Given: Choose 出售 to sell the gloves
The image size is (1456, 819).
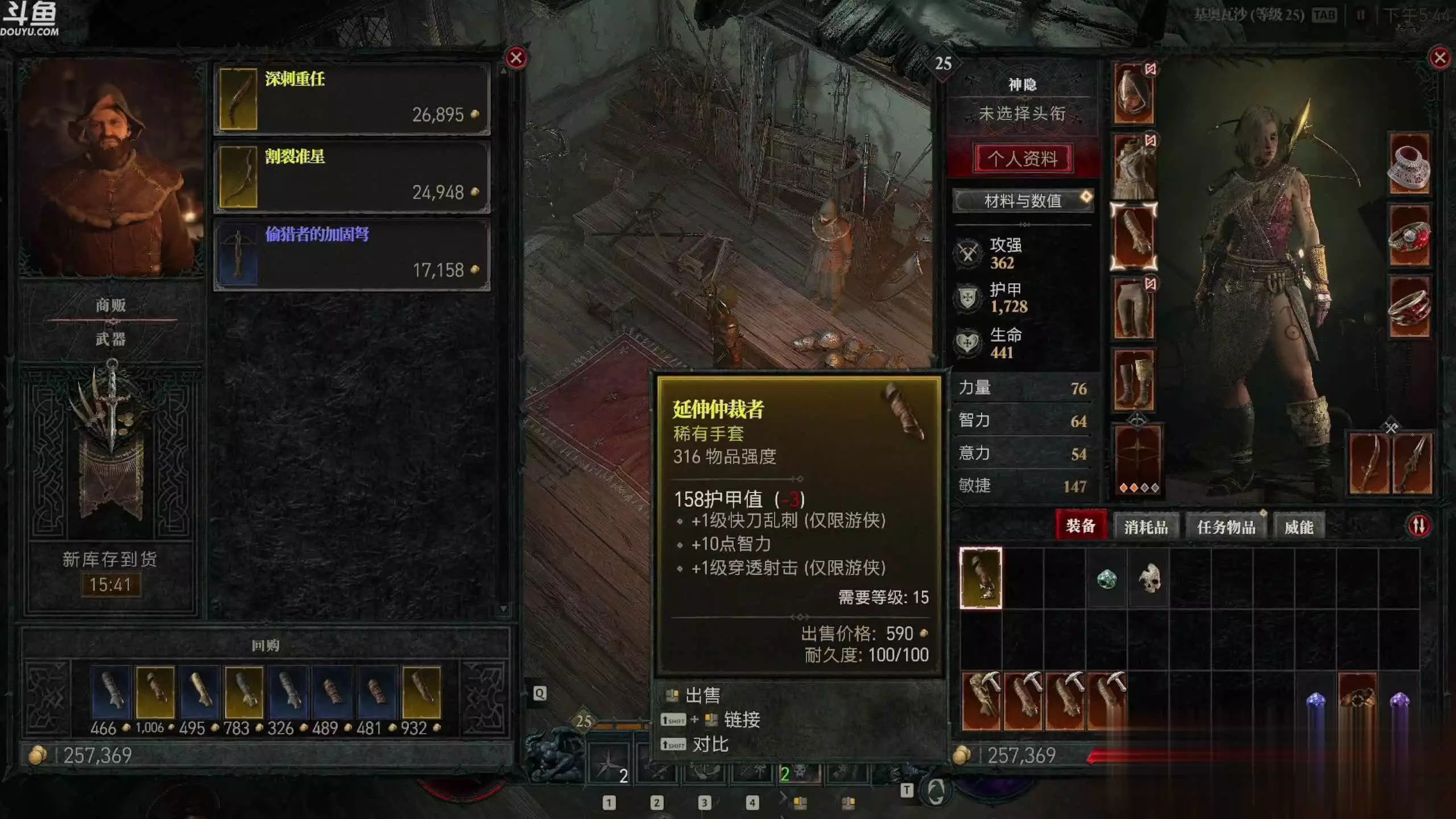Looking at the screenshot, I should click(x=702, y=695).
